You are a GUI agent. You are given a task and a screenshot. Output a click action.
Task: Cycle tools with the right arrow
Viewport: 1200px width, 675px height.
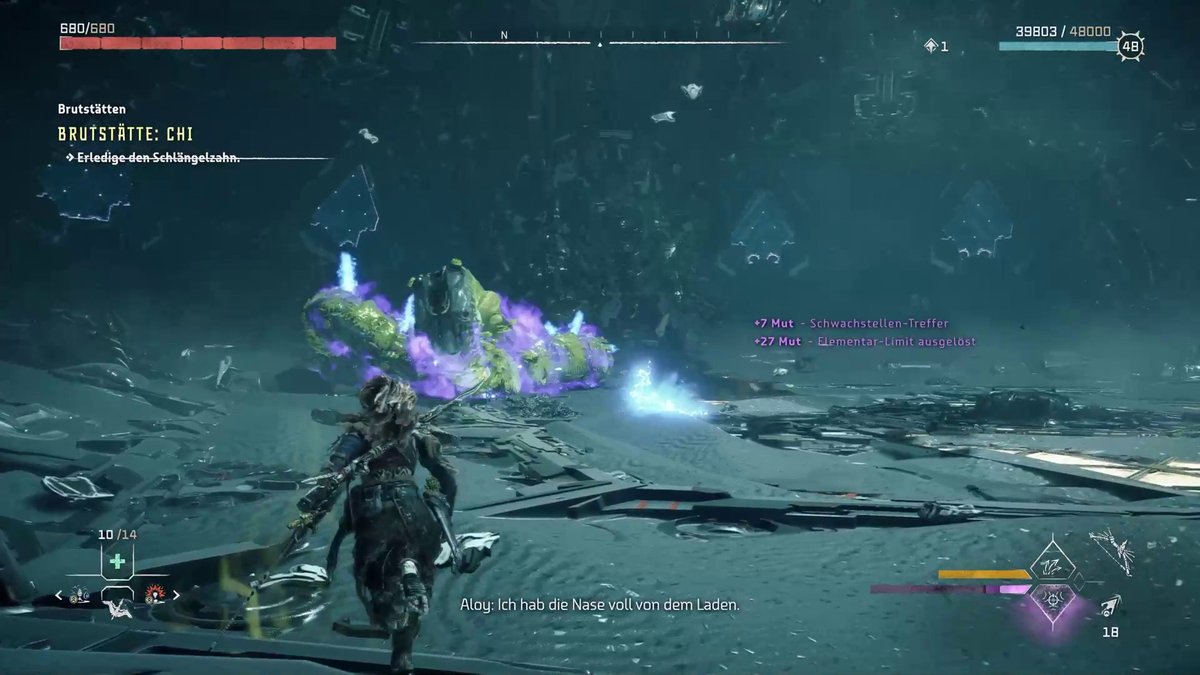tap(177, 595)
